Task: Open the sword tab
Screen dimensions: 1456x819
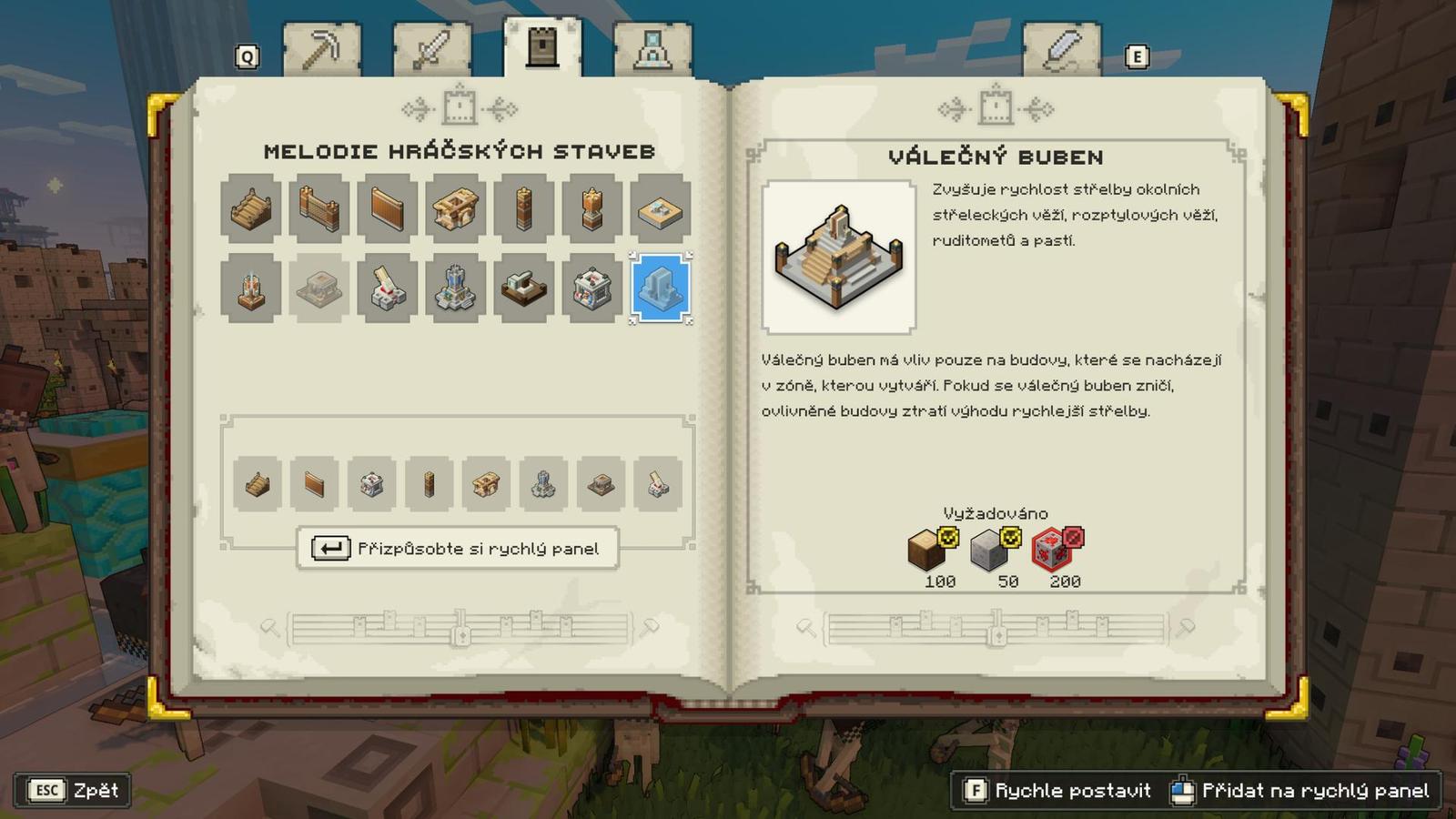Action: click(x=431, y=50)
